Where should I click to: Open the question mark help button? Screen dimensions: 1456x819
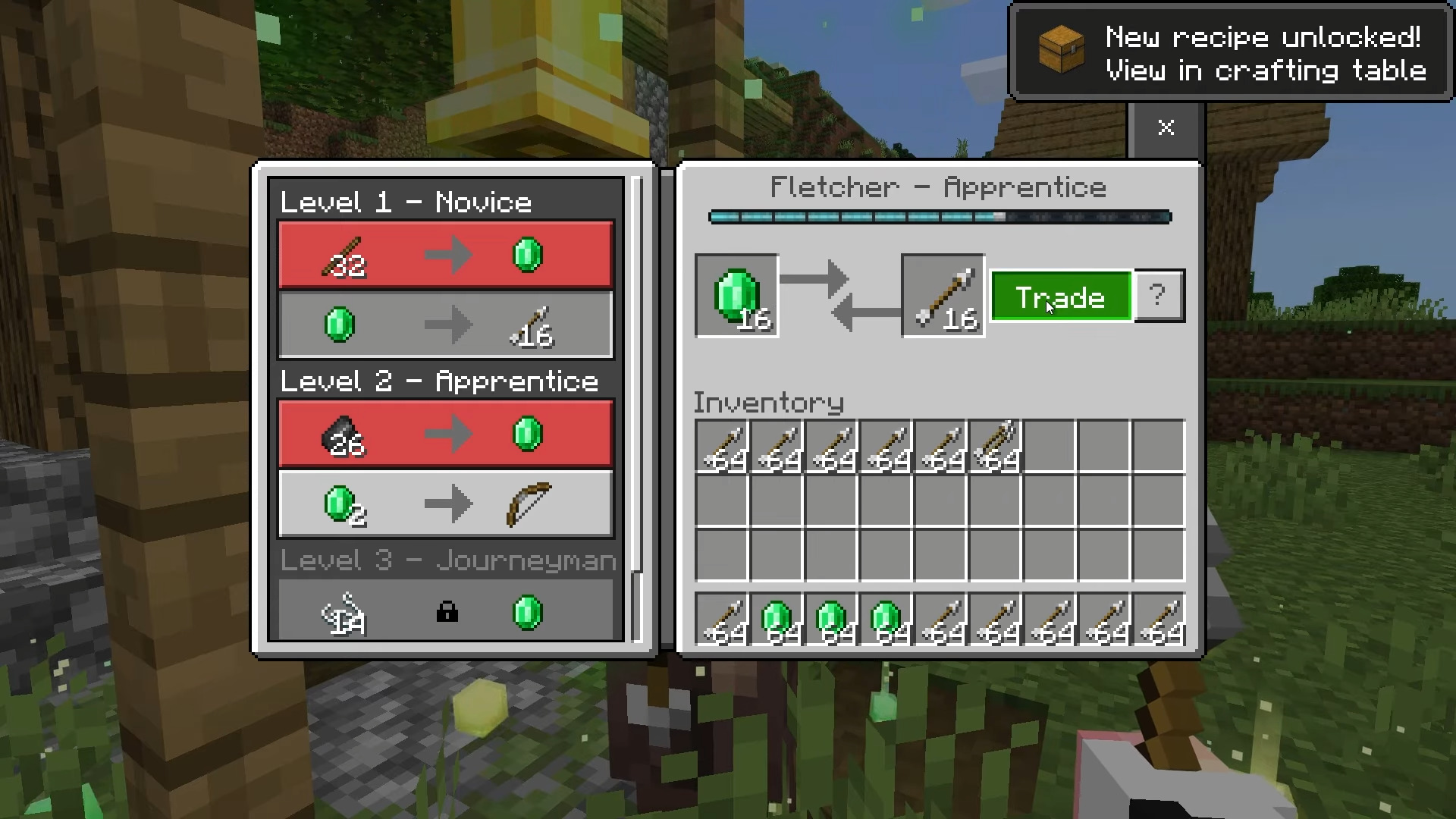click(x=1159, y=296)
